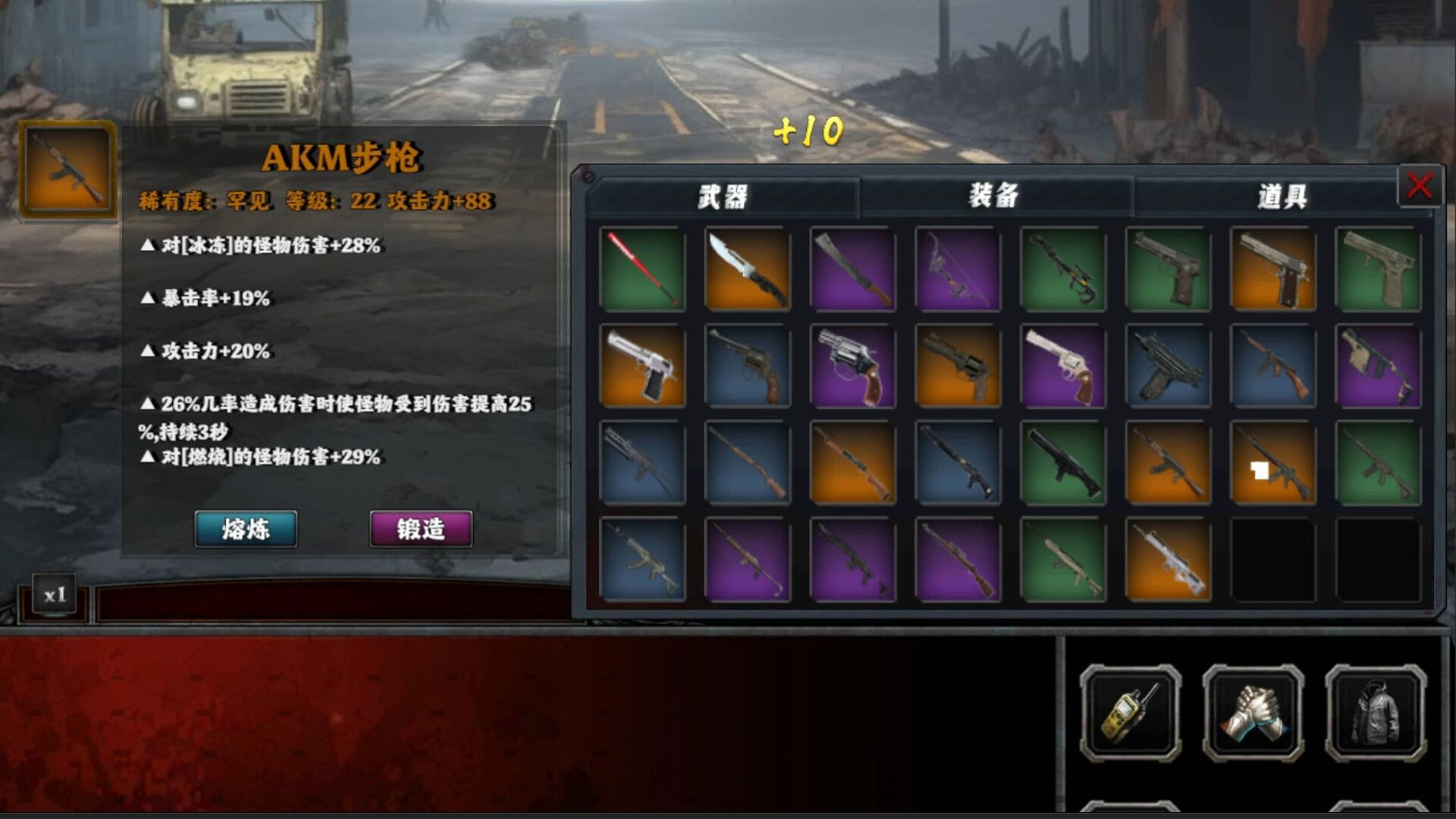Switch to the 道具 items tab

[x=1280, y=196]
